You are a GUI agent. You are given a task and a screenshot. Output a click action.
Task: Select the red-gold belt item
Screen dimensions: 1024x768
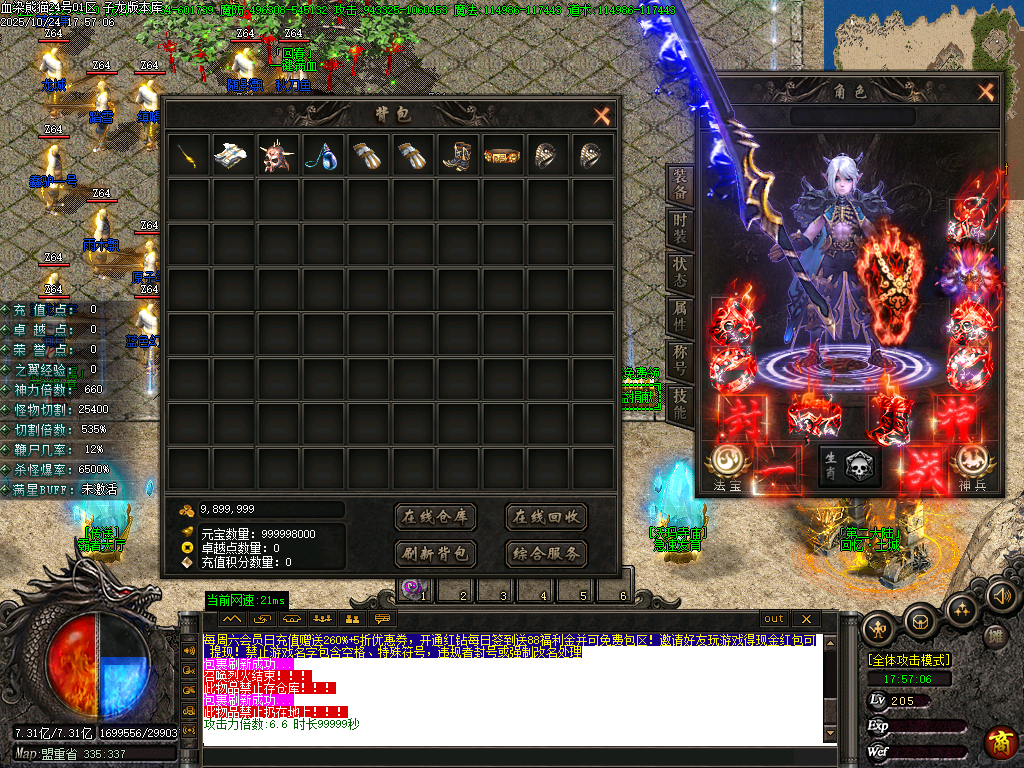pyautogui.click(x=503, y=156)
